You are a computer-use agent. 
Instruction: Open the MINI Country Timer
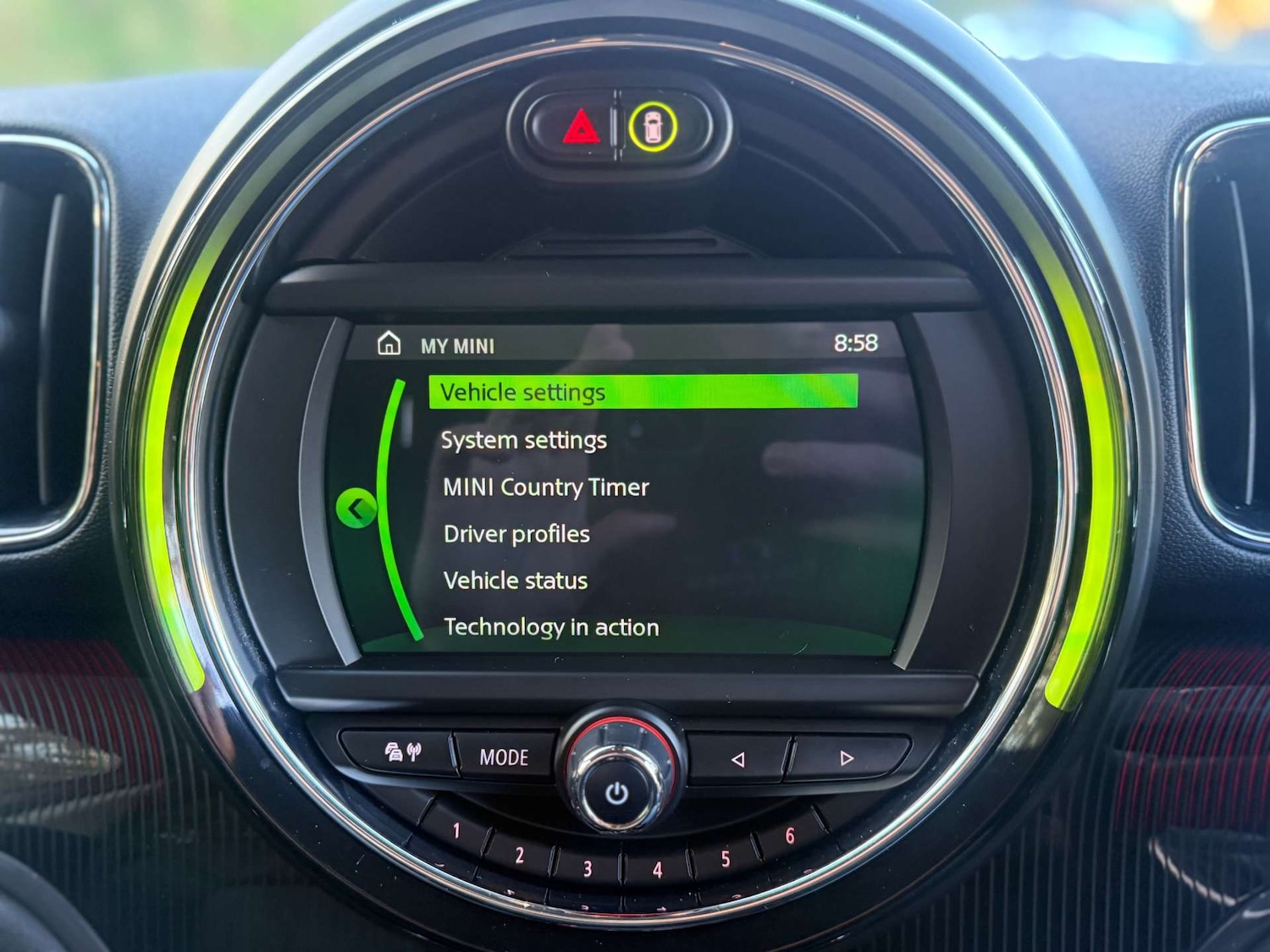544,487
